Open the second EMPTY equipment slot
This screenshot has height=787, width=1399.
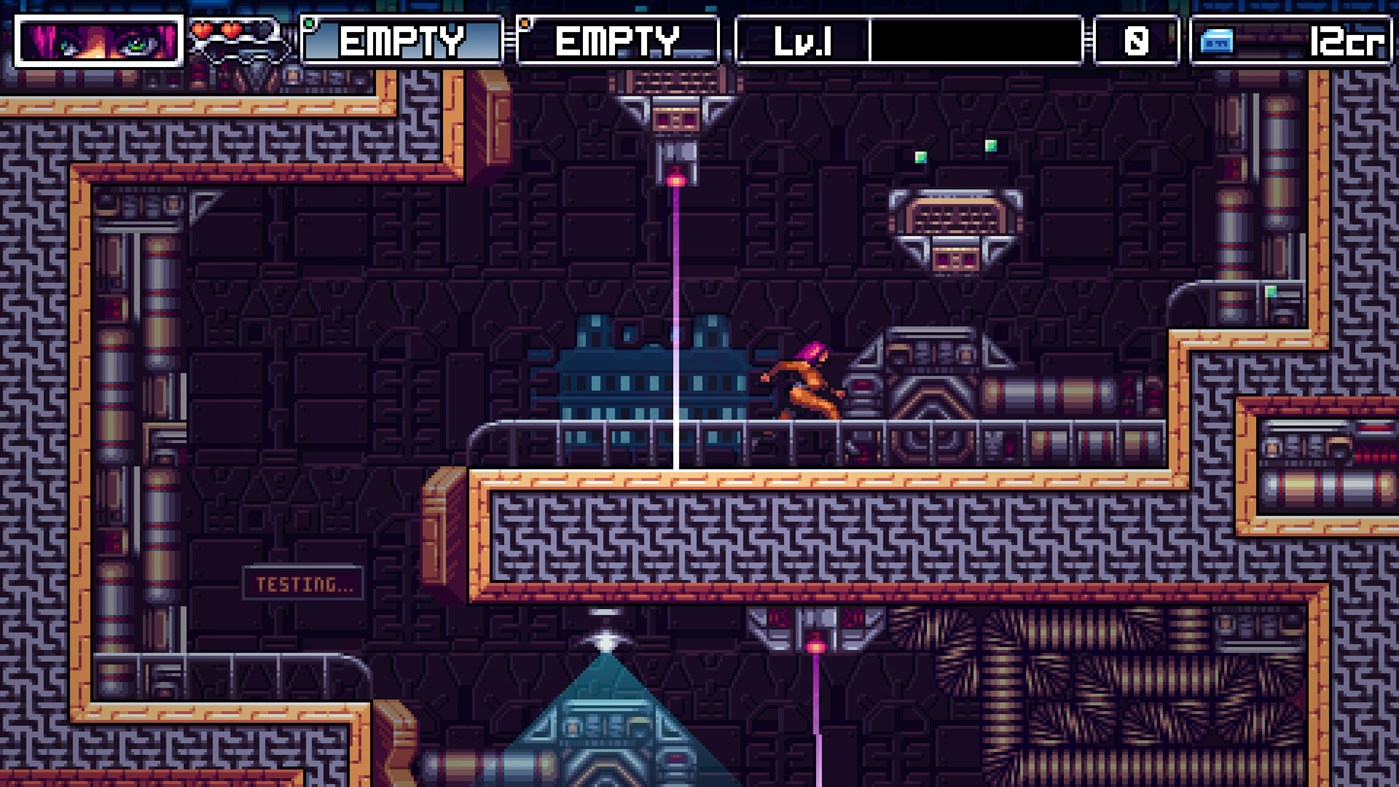[x=617, y=42]
